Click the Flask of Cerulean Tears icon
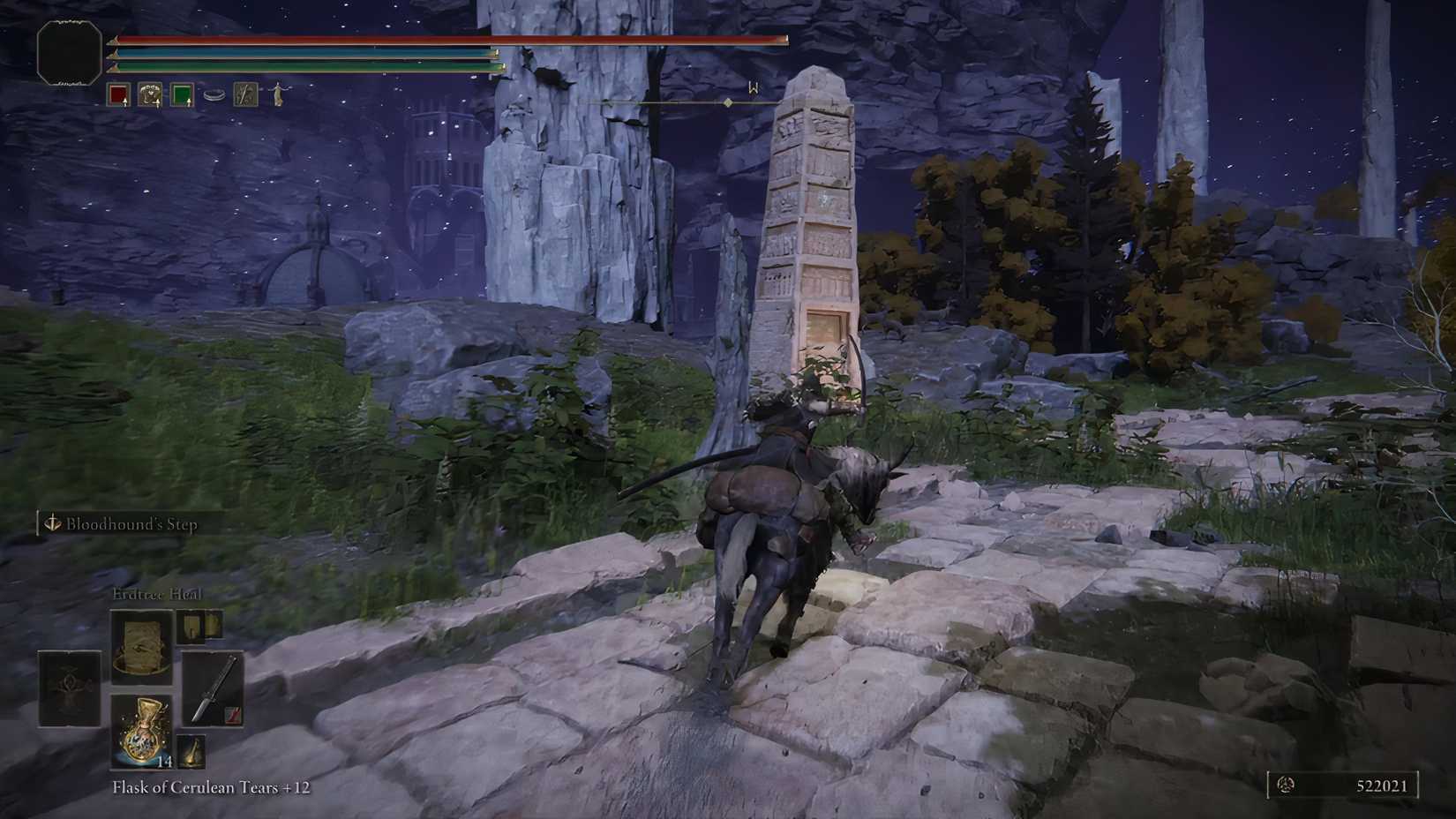Image resolution: width=1456 pixels, height=819 pixels. tap(141, 733)
